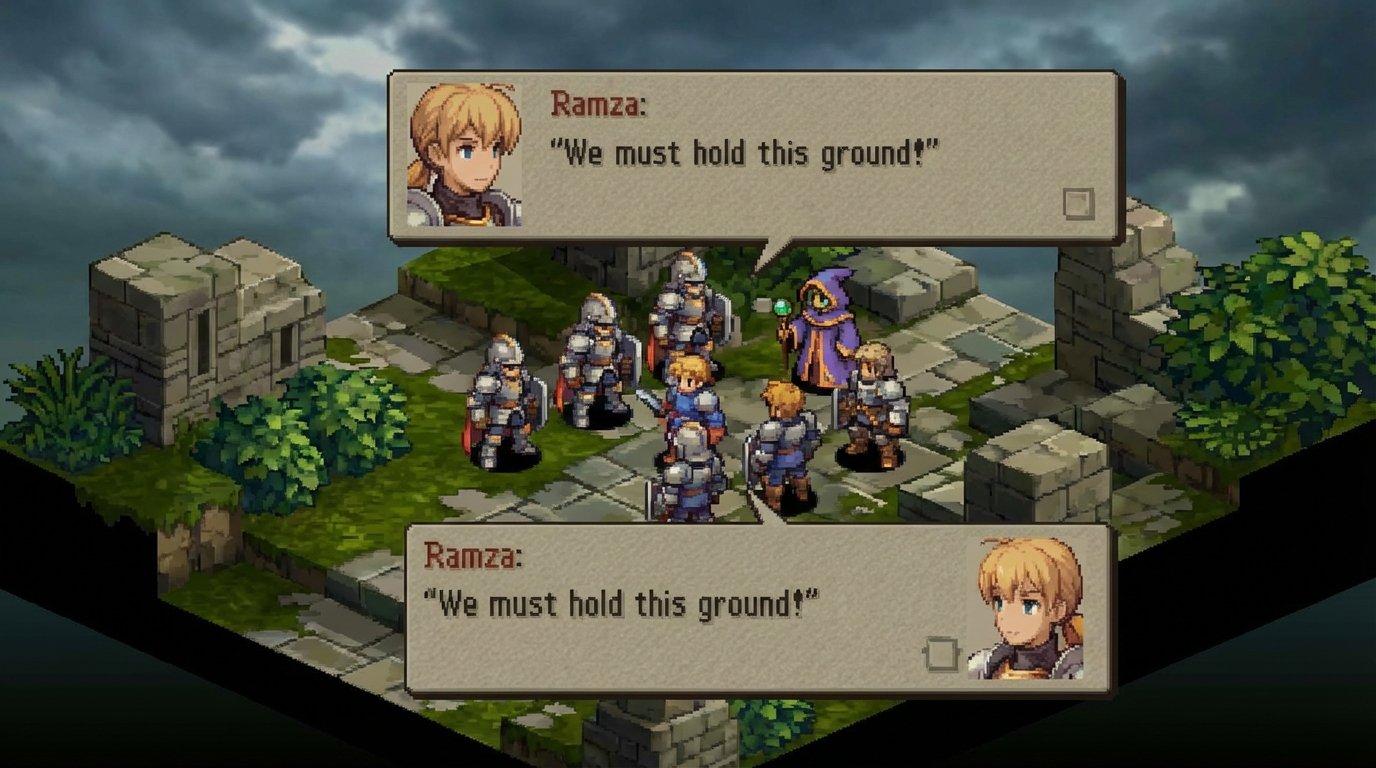Click the bottom dialogue box text line
The height and width of the screenshot is (768, 1376).
click(x=620, y=602)
